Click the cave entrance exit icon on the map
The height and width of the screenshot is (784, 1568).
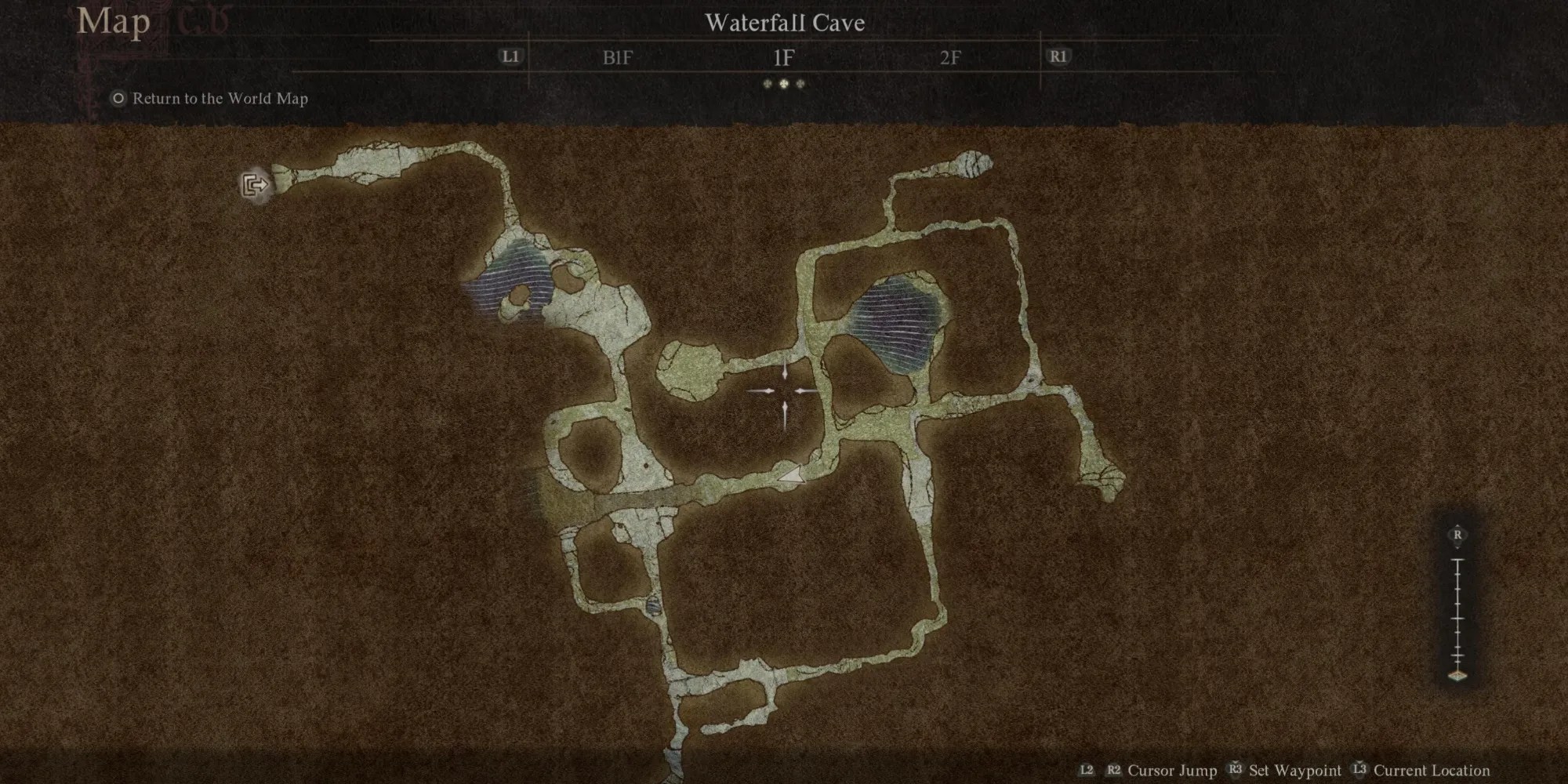click(256, 186)
